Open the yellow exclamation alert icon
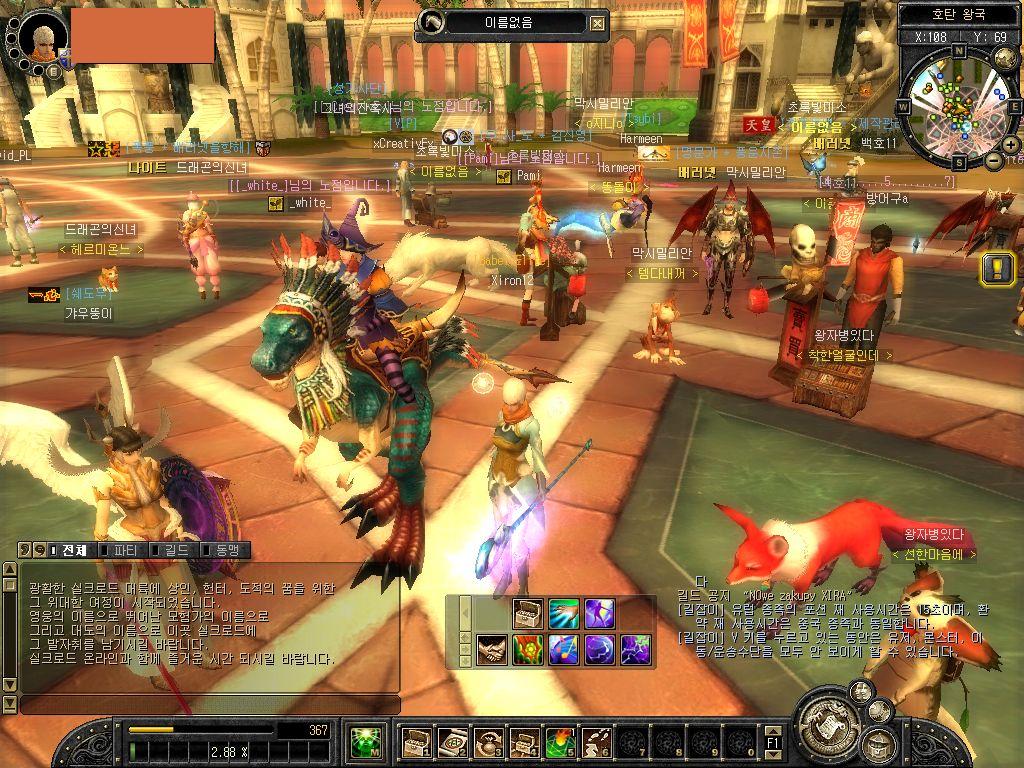Image resolution: width=1024 pixels, height=768 pixels. tap(998, 267)
